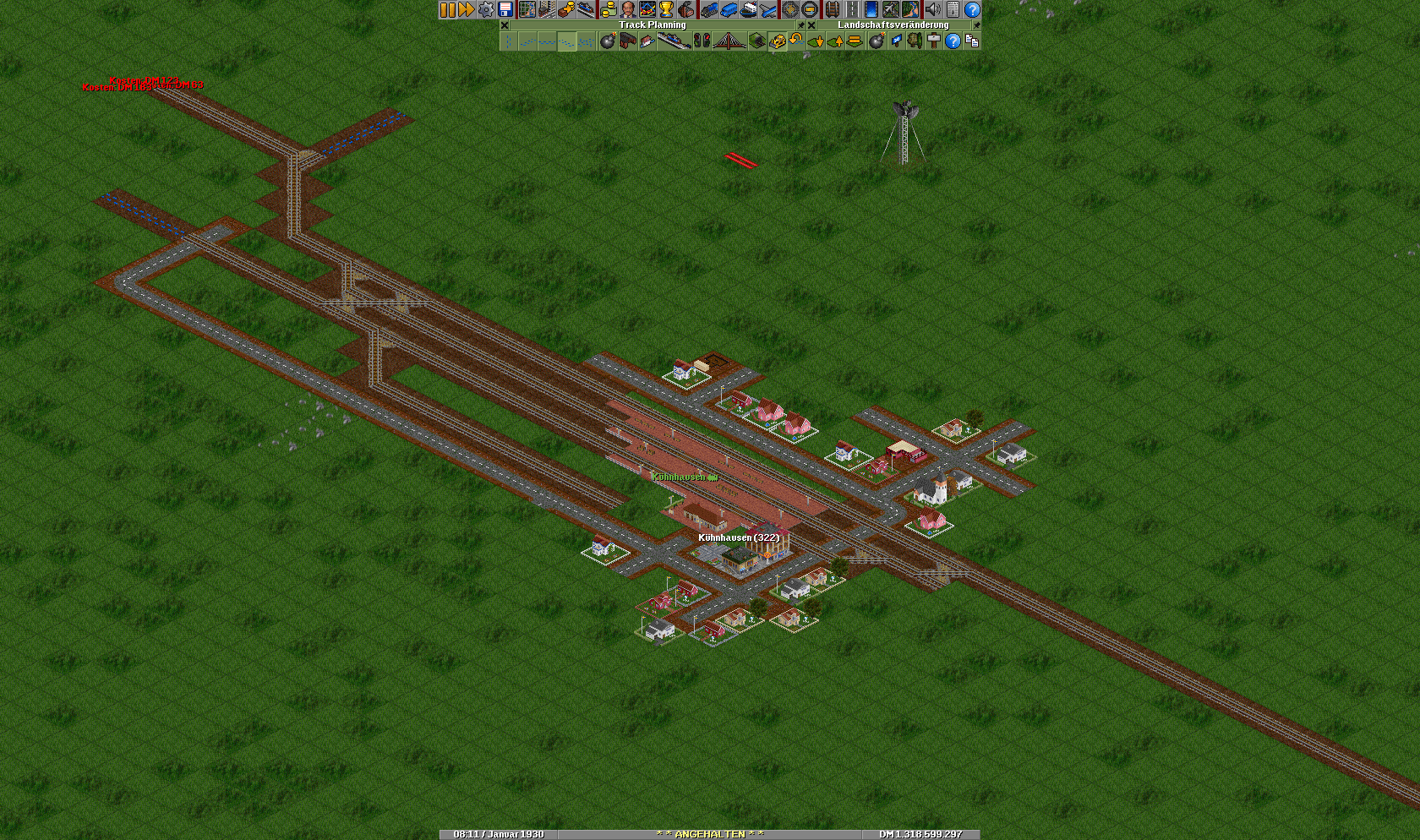Select the plant trees tool
This screenshot has width=1420, height=840.
click(915, 41)
